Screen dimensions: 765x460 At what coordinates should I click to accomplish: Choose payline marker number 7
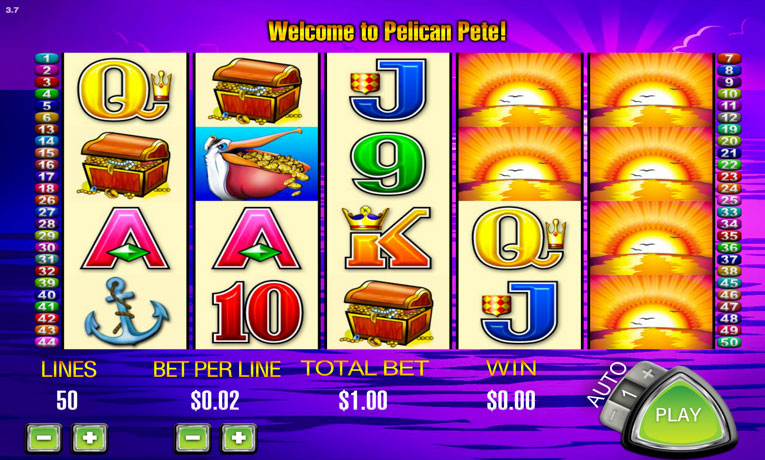point(728,58)
